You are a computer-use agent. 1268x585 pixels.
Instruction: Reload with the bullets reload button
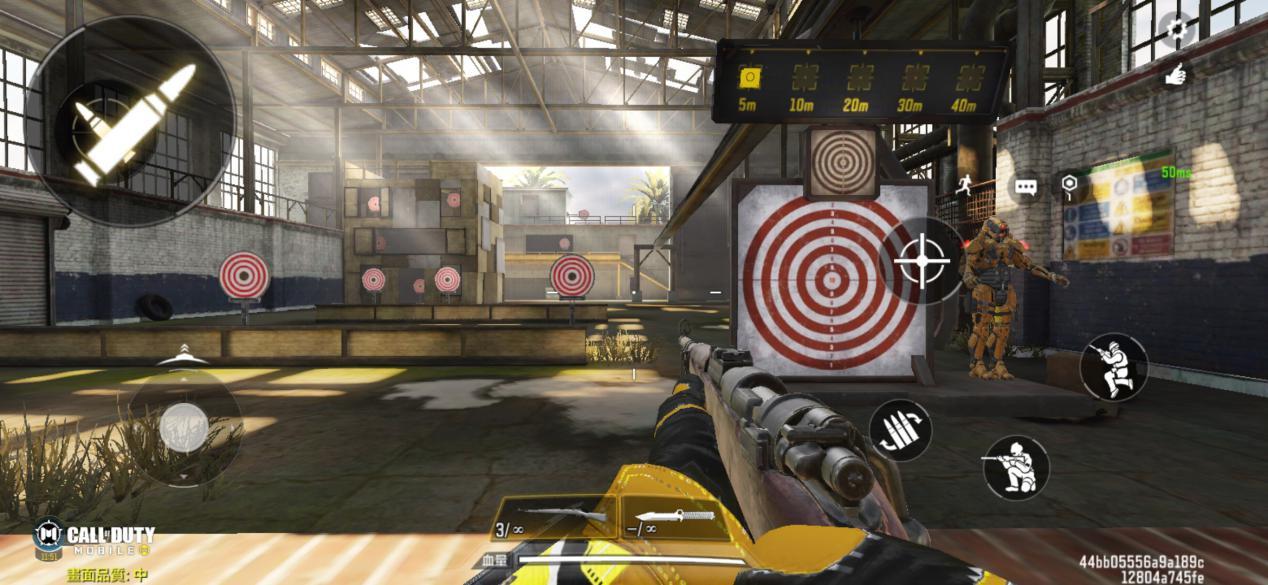(900, 431)
